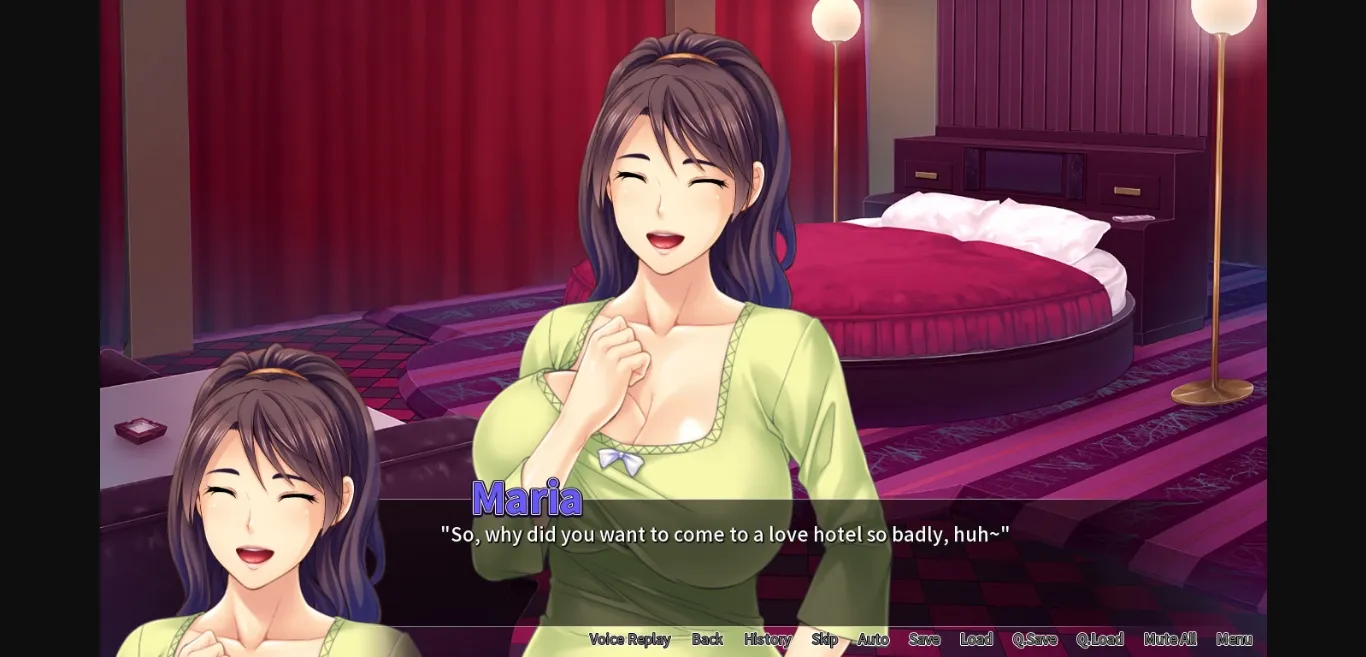Choose Q.Load to quick load
The width and height of the screenshot is (1366, 657).
(x=1099, y=639)
